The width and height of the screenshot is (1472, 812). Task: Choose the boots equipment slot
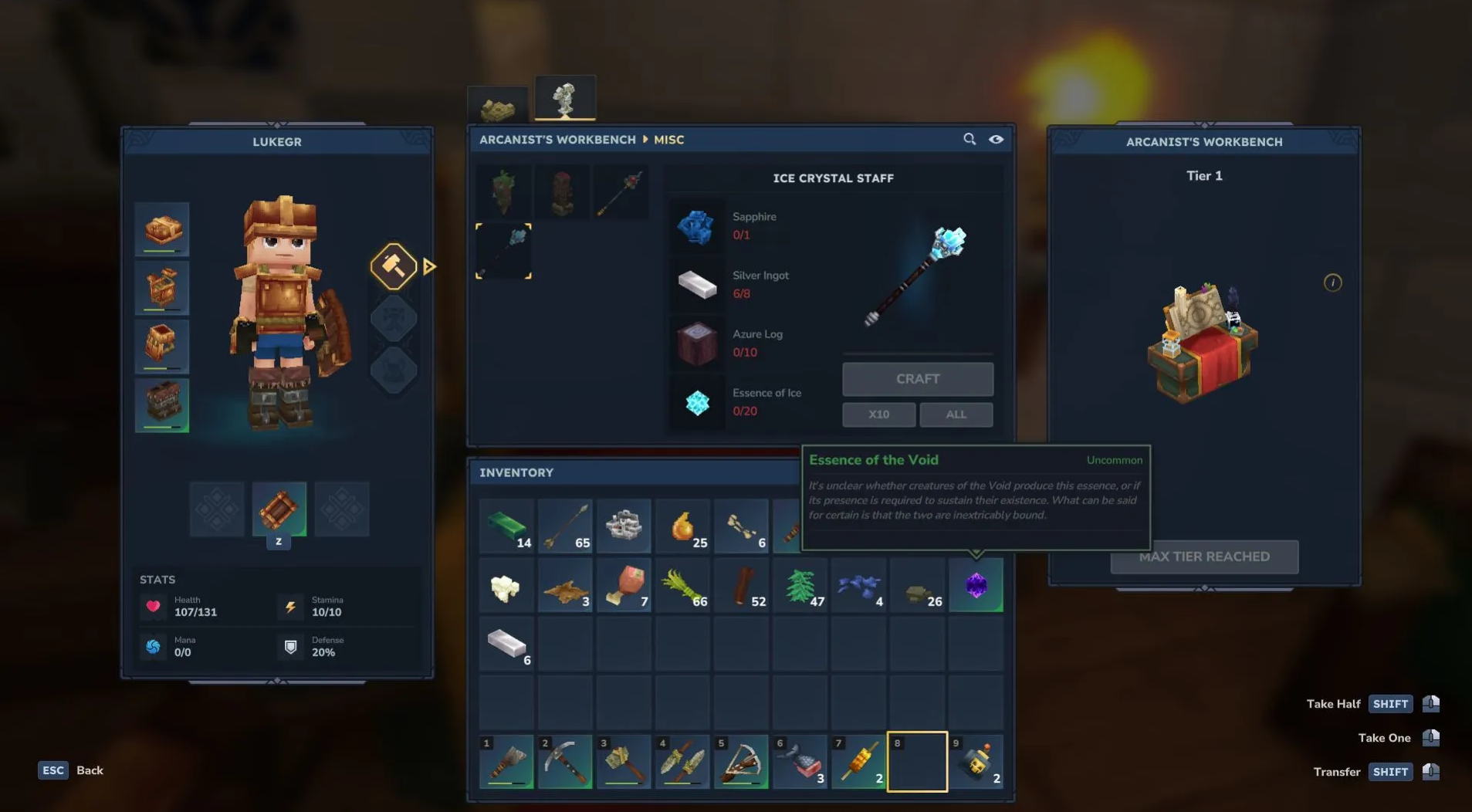(x=162, y=405)
